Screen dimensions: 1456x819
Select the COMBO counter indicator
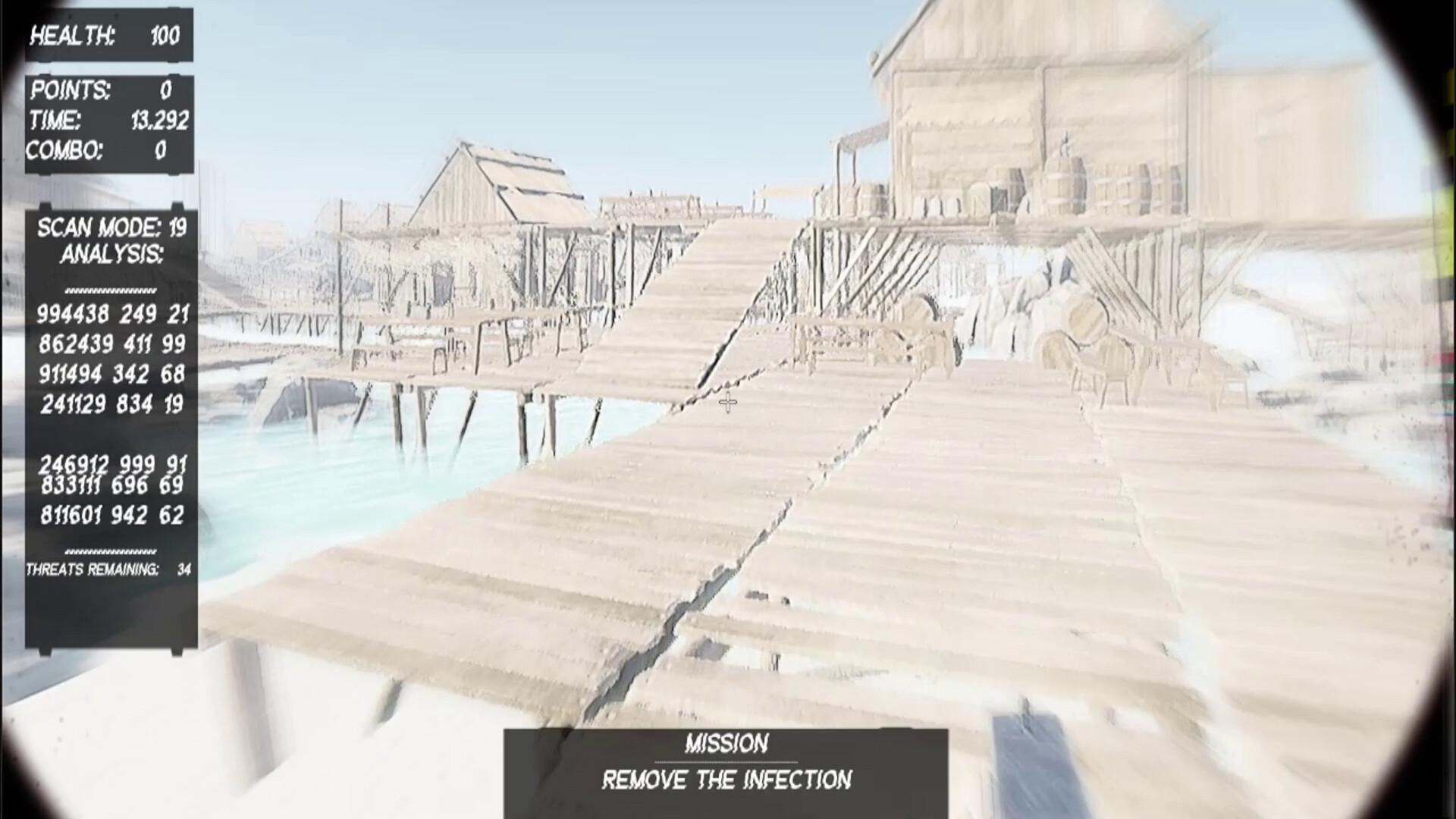click(x=106, y=152)
